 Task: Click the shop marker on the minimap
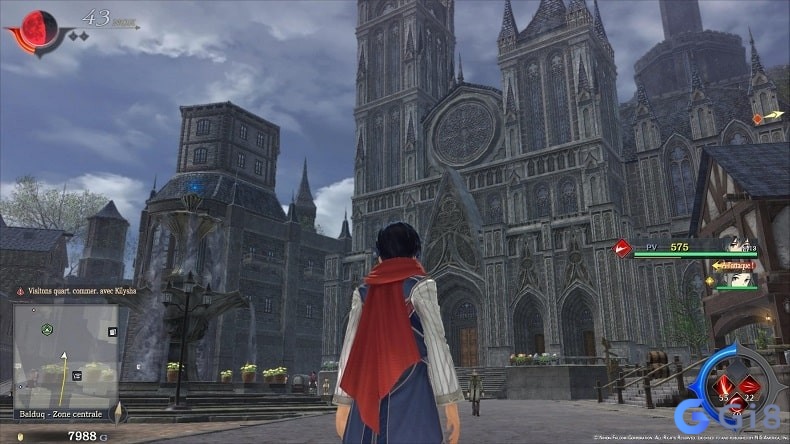click(75, 375)
